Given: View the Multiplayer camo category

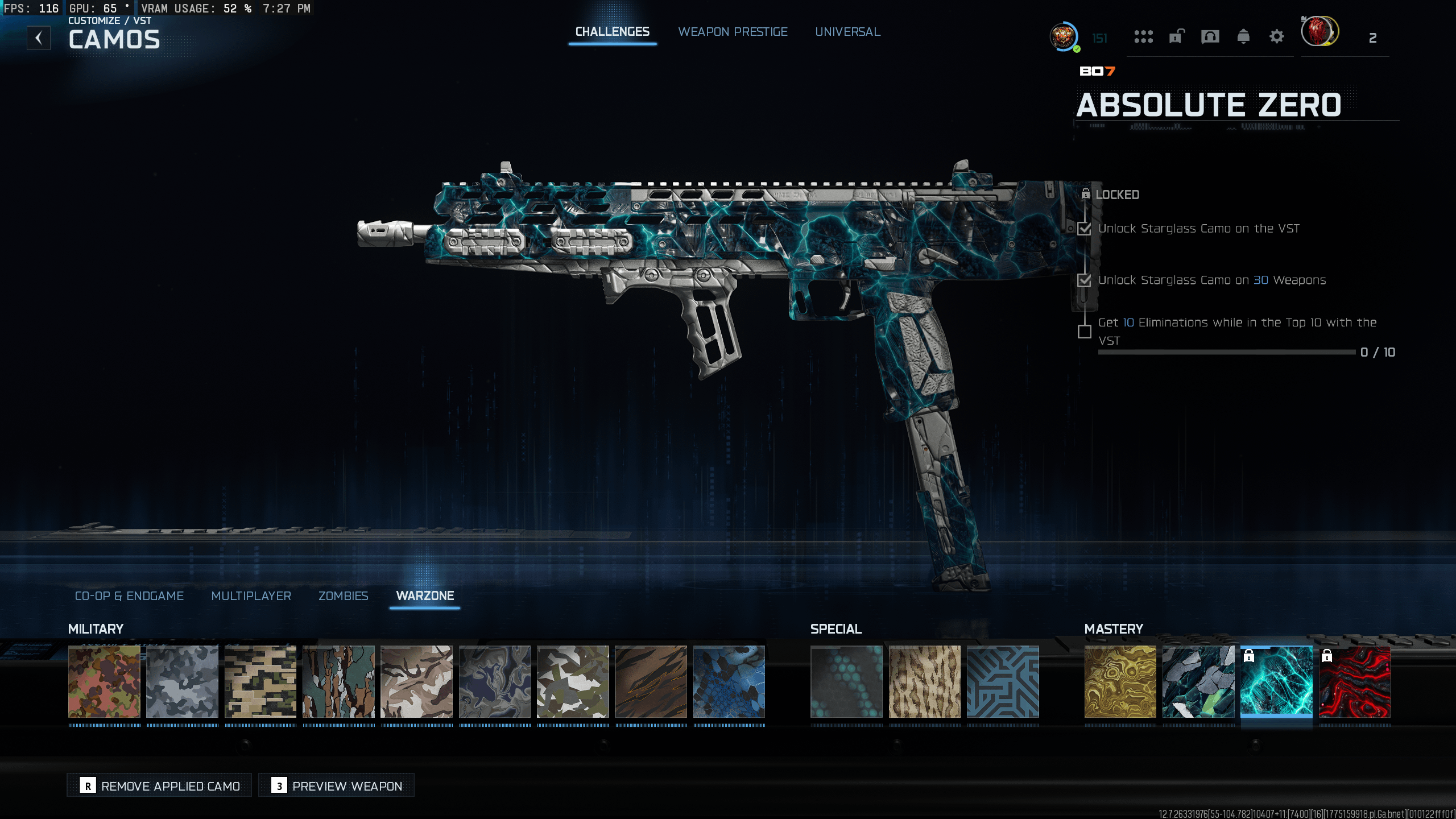Looking at the screenshot, I should click(x=251, y=595).
